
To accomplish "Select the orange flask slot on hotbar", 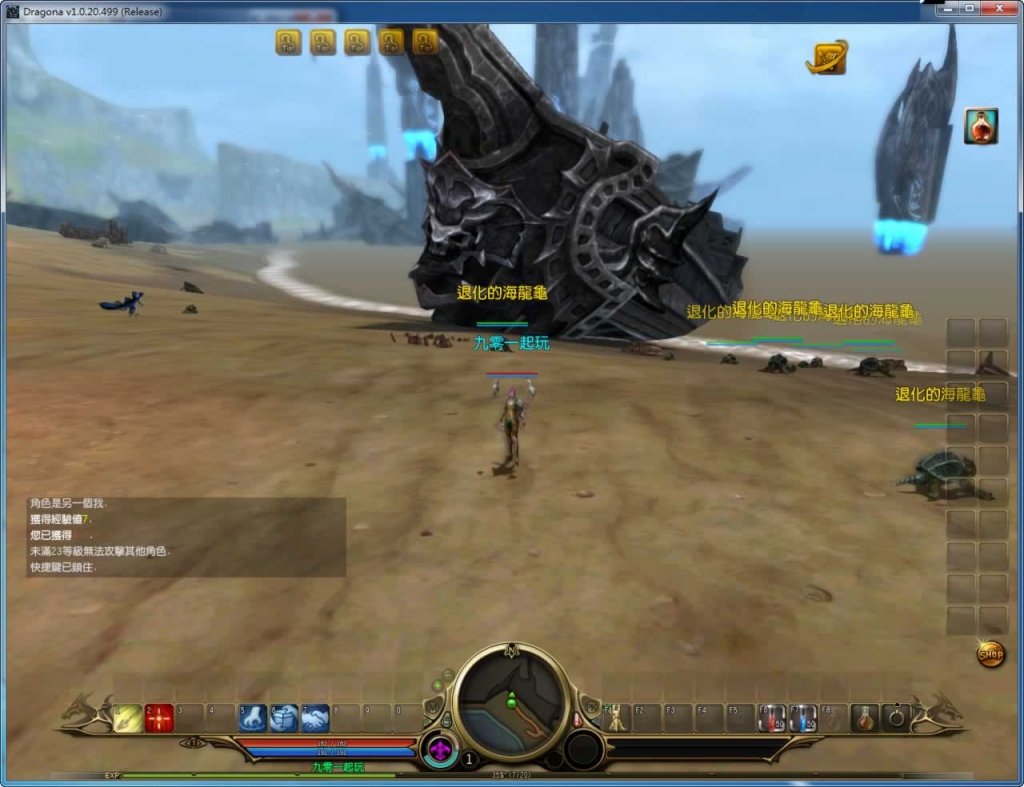I will tap(865, 717).
